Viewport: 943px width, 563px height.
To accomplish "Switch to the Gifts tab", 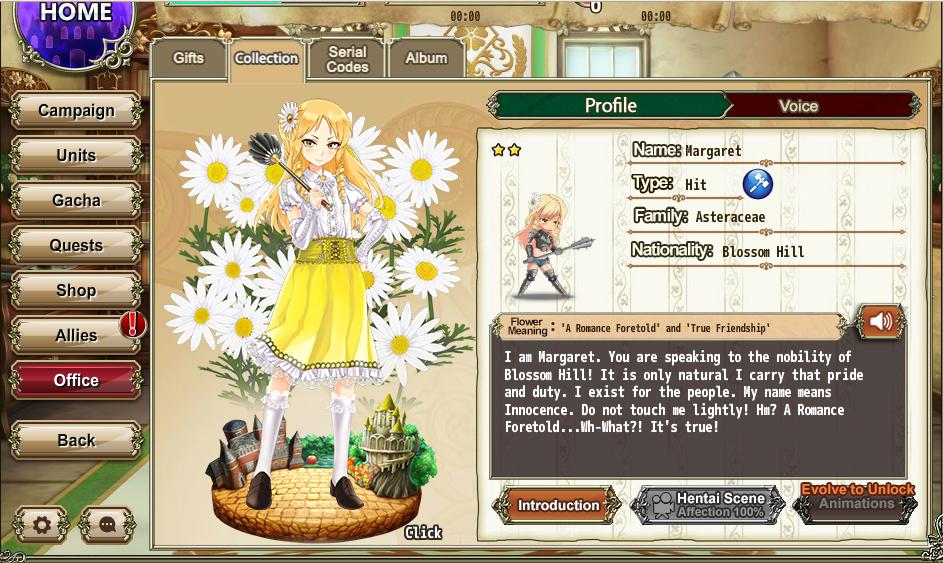I will coord(188,59).
